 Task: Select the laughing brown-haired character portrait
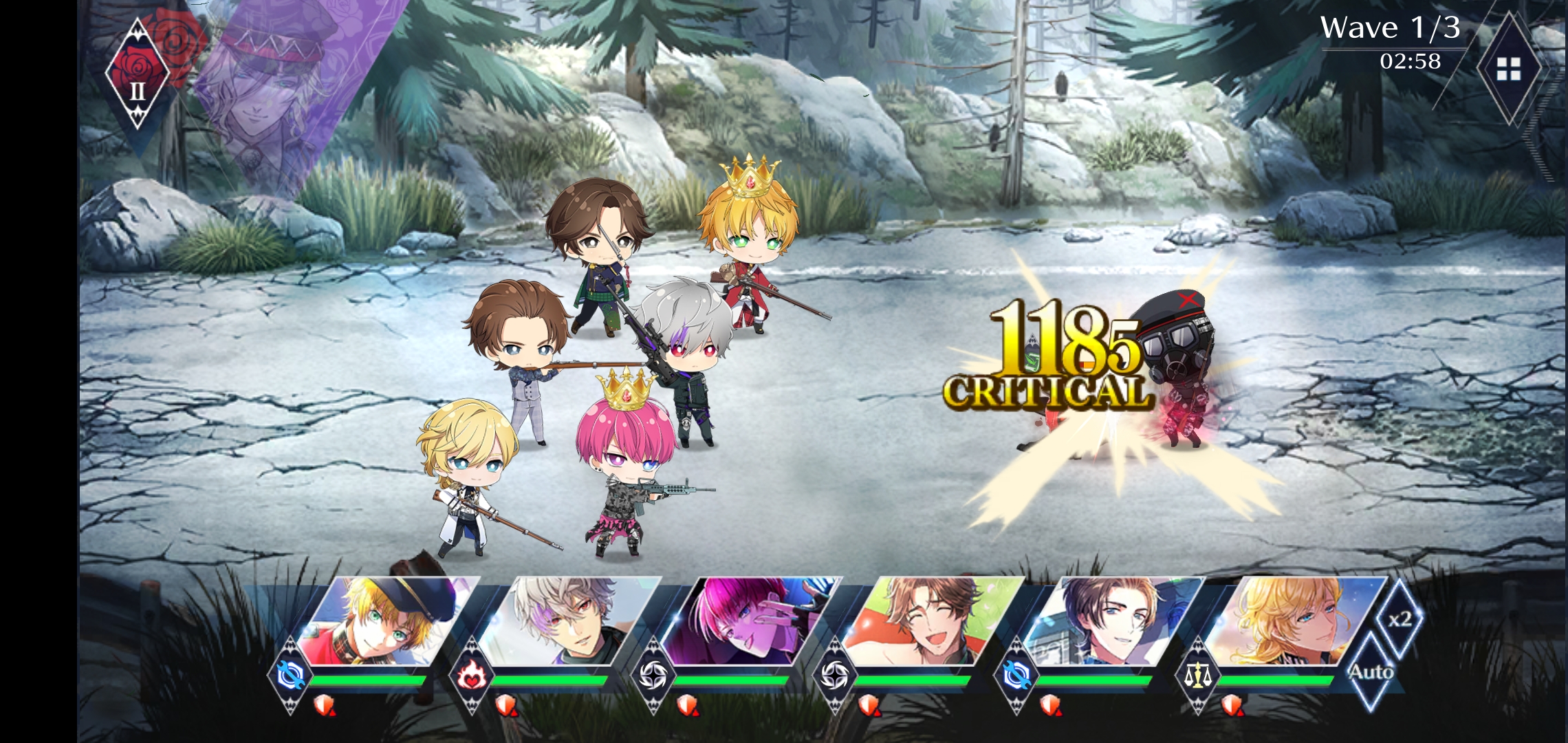click(x=932, y=621)
